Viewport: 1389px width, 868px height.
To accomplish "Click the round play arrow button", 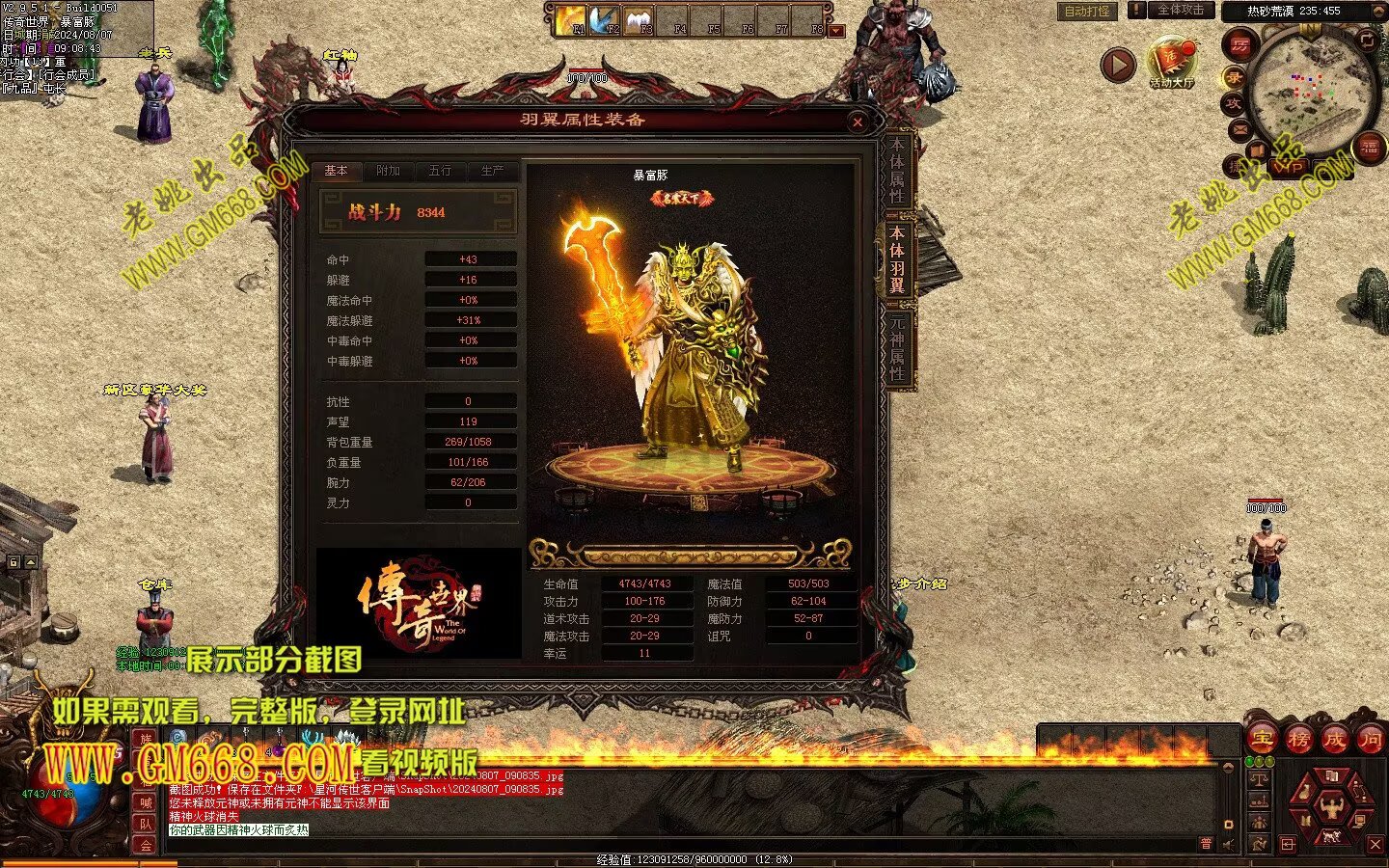I will (x=1118, y=65).
